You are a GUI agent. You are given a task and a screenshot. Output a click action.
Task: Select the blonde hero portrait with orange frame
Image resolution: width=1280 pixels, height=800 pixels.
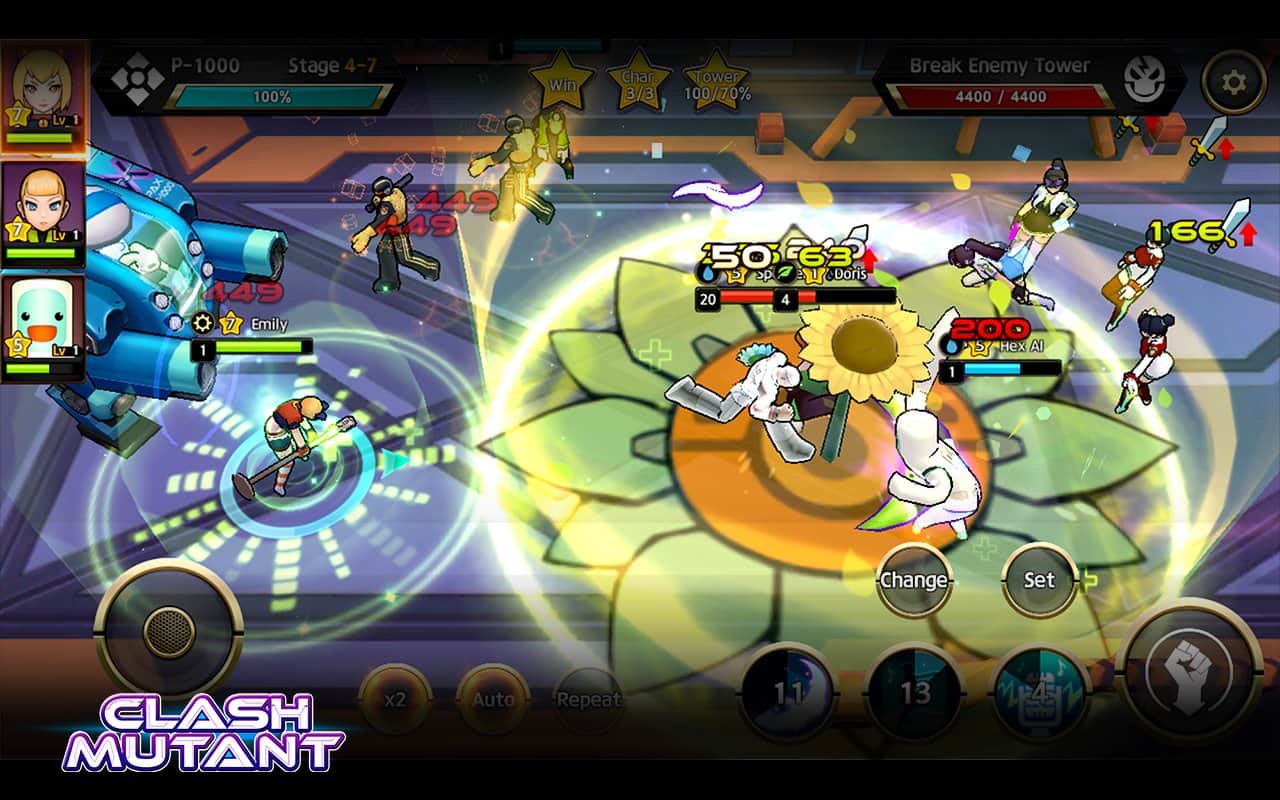(43, 97)
